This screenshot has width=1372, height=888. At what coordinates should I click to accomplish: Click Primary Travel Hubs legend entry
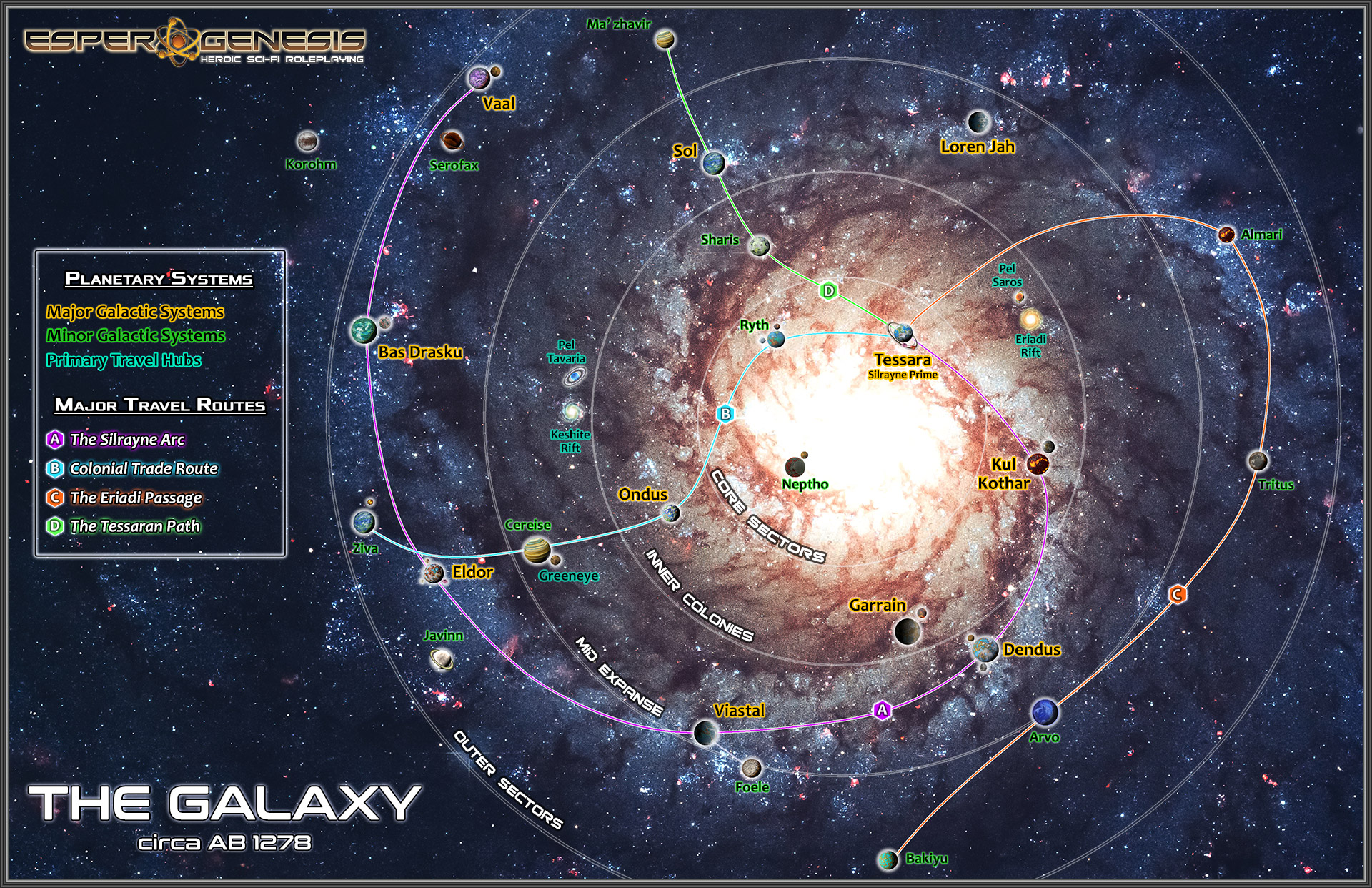click(124, 360)
